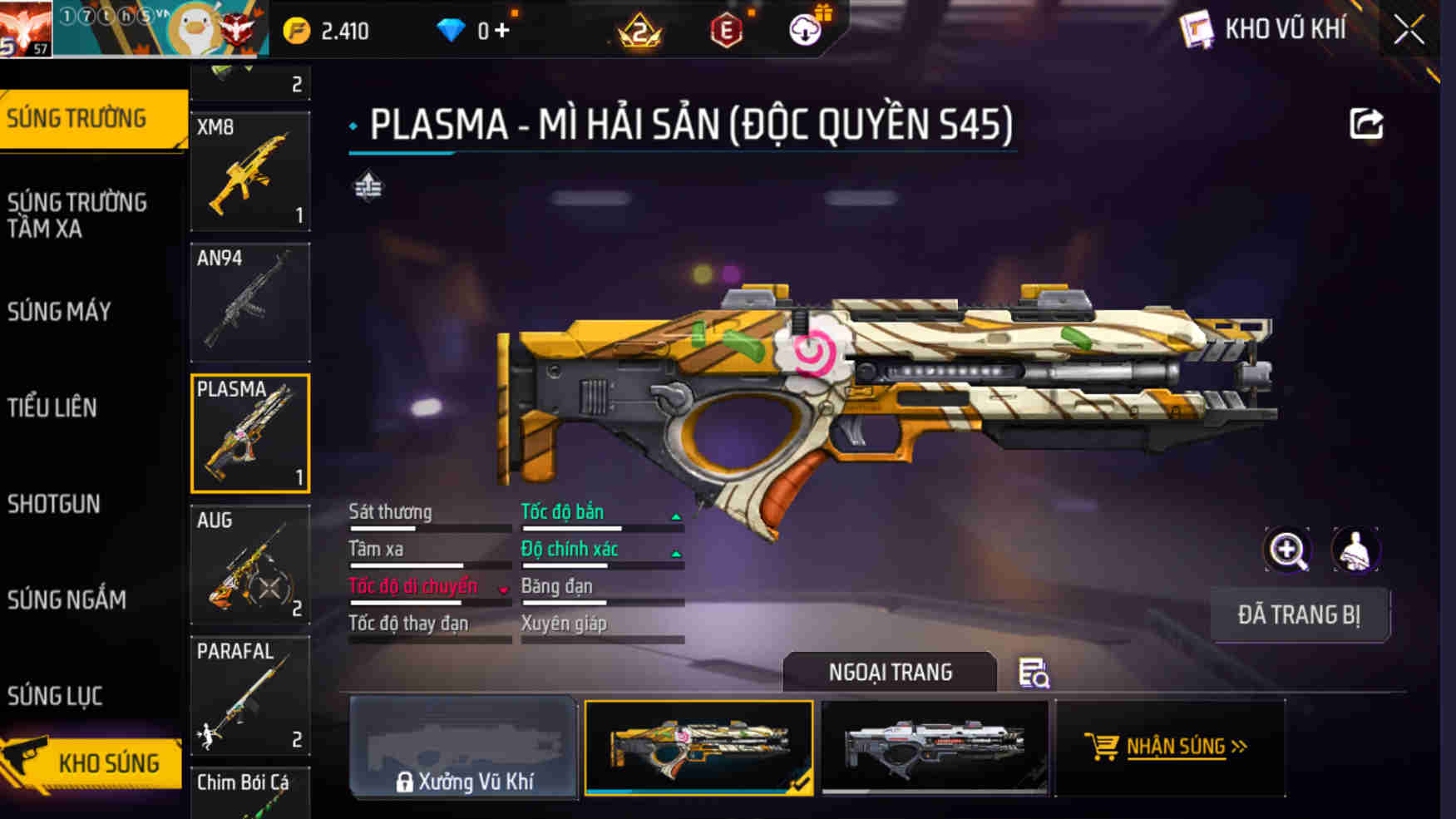Screen dimensions: 1456x819
Task: Open the locked Xưởng Vũ Khí slot
Action: point(463,747)
